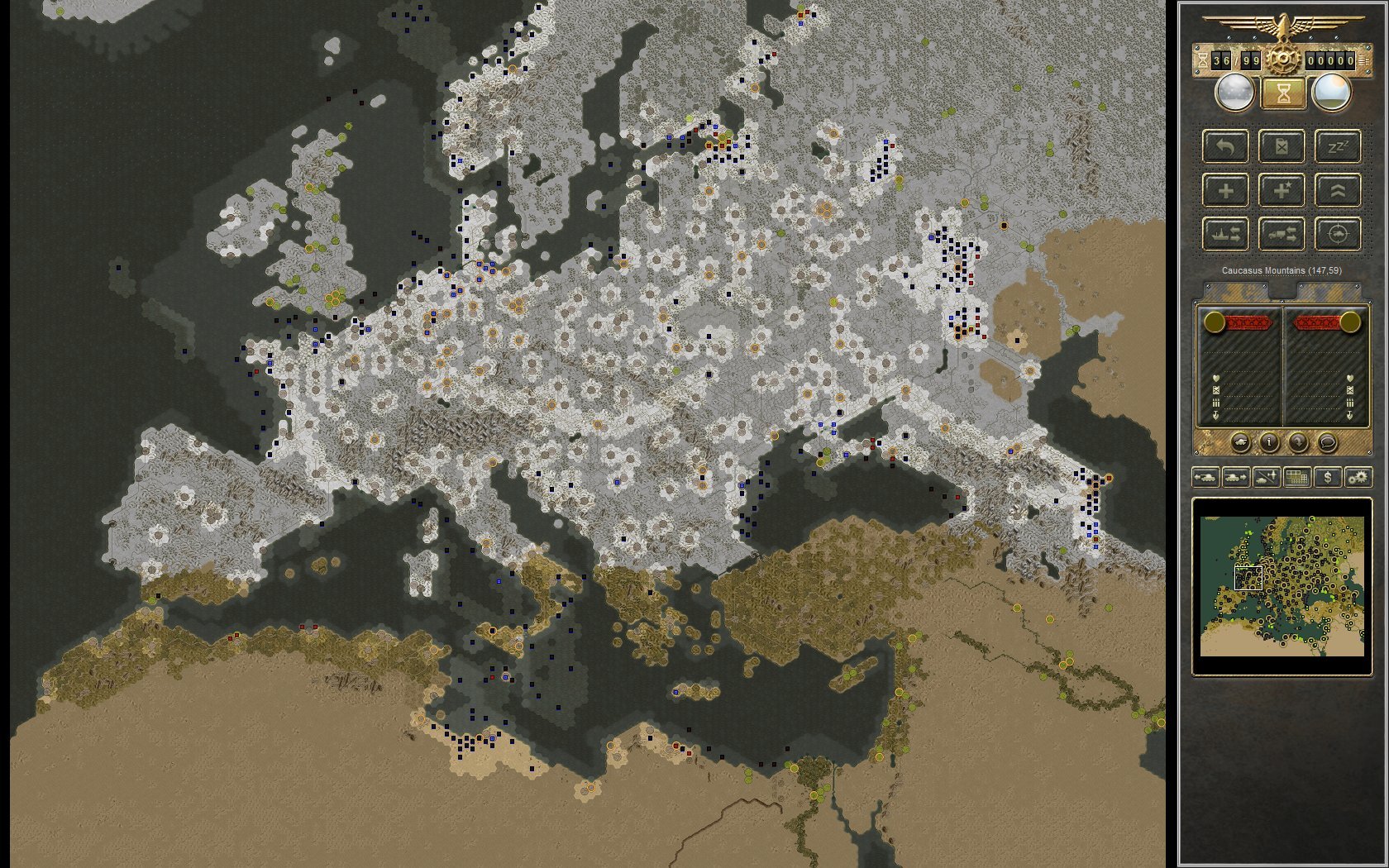End the turn with the hourglass button

coord(1282,93)
